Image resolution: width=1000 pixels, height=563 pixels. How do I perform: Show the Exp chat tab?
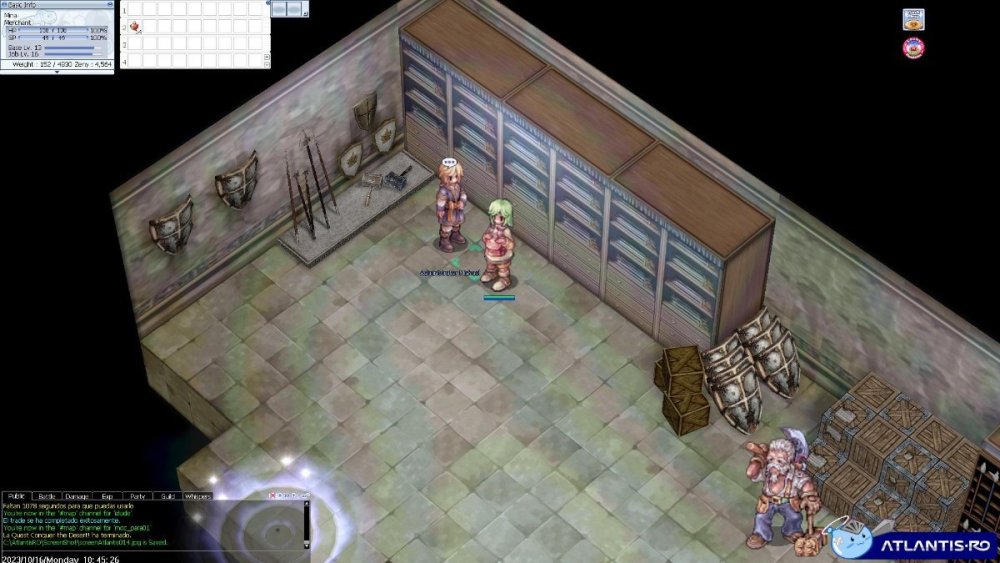click(106, 496)
